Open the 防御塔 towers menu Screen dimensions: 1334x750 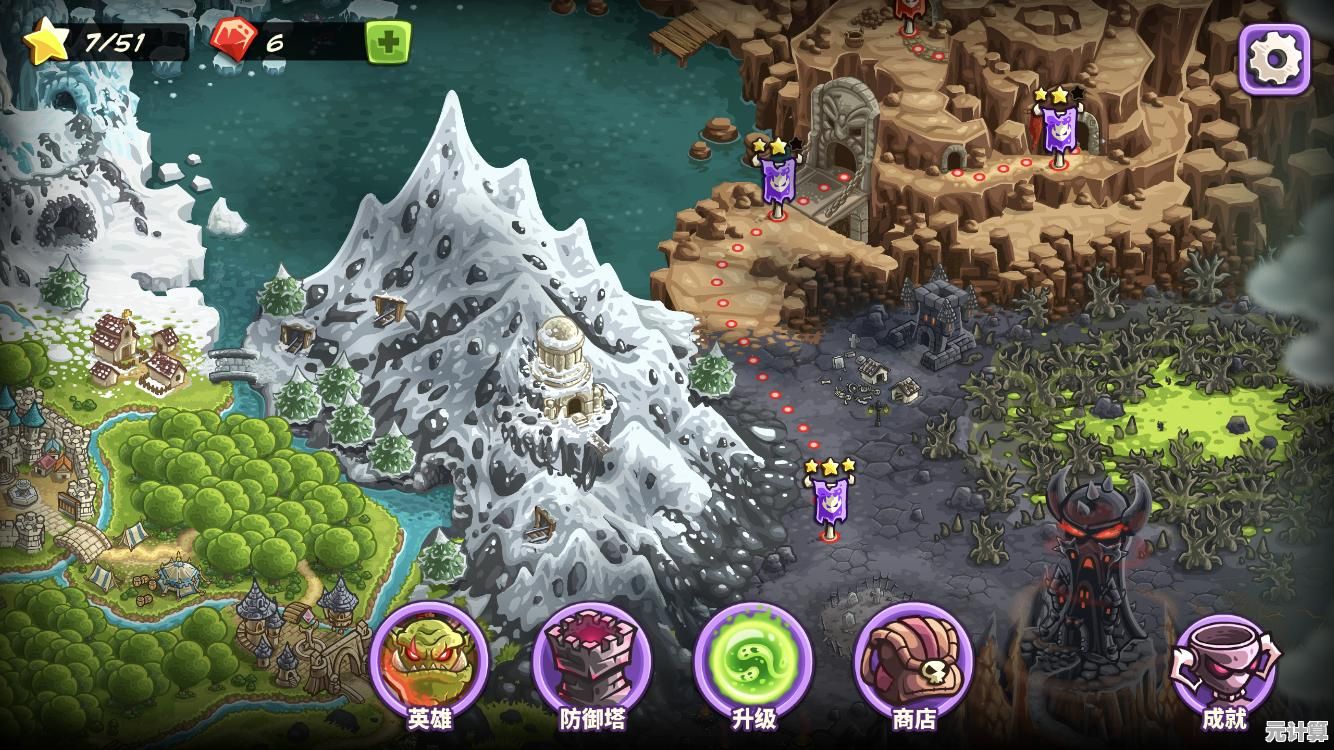591,662
